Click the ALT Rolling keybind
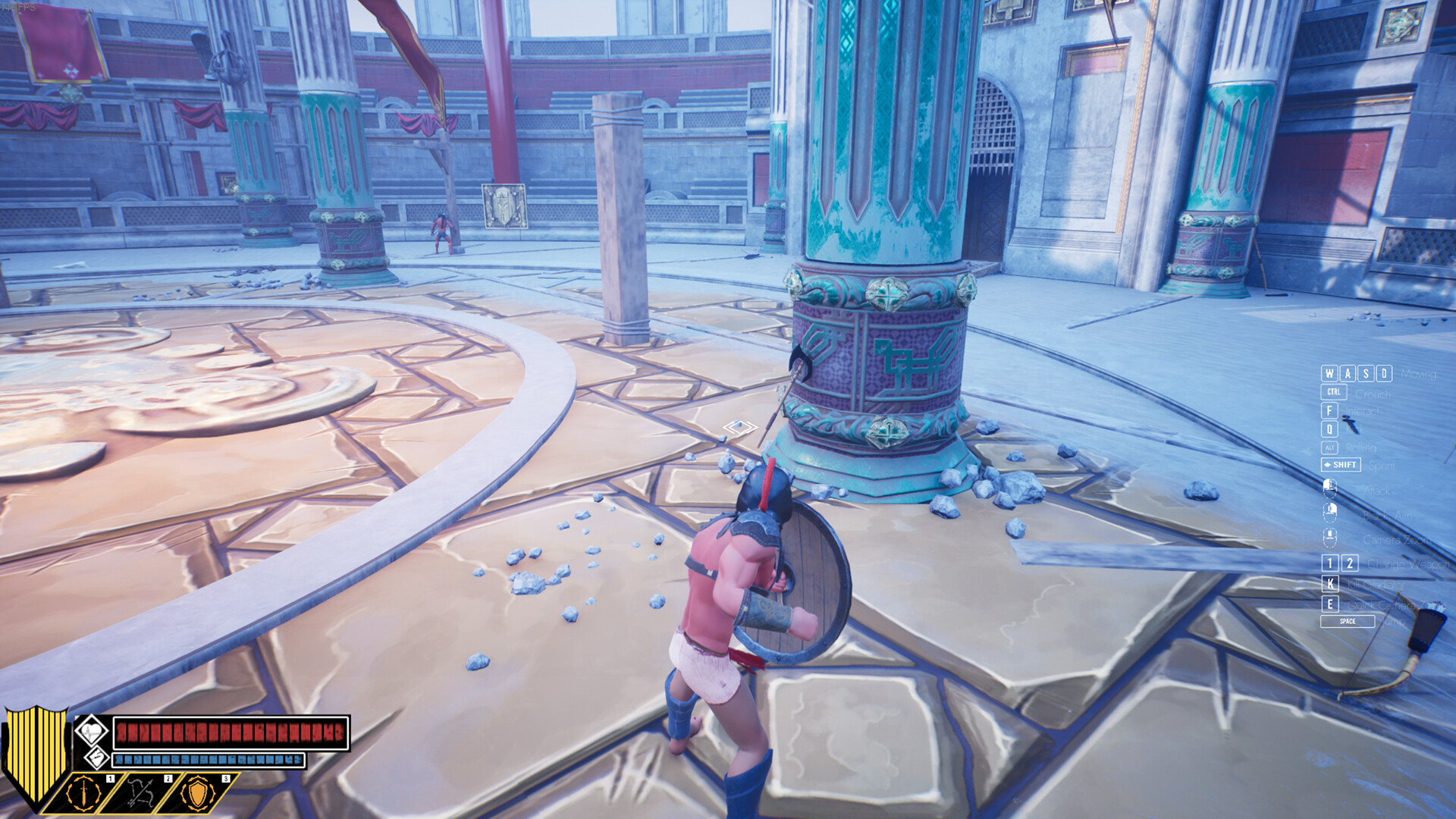Image resolution: width=1456 pixels, height=819 pixels. point(1329,448)
